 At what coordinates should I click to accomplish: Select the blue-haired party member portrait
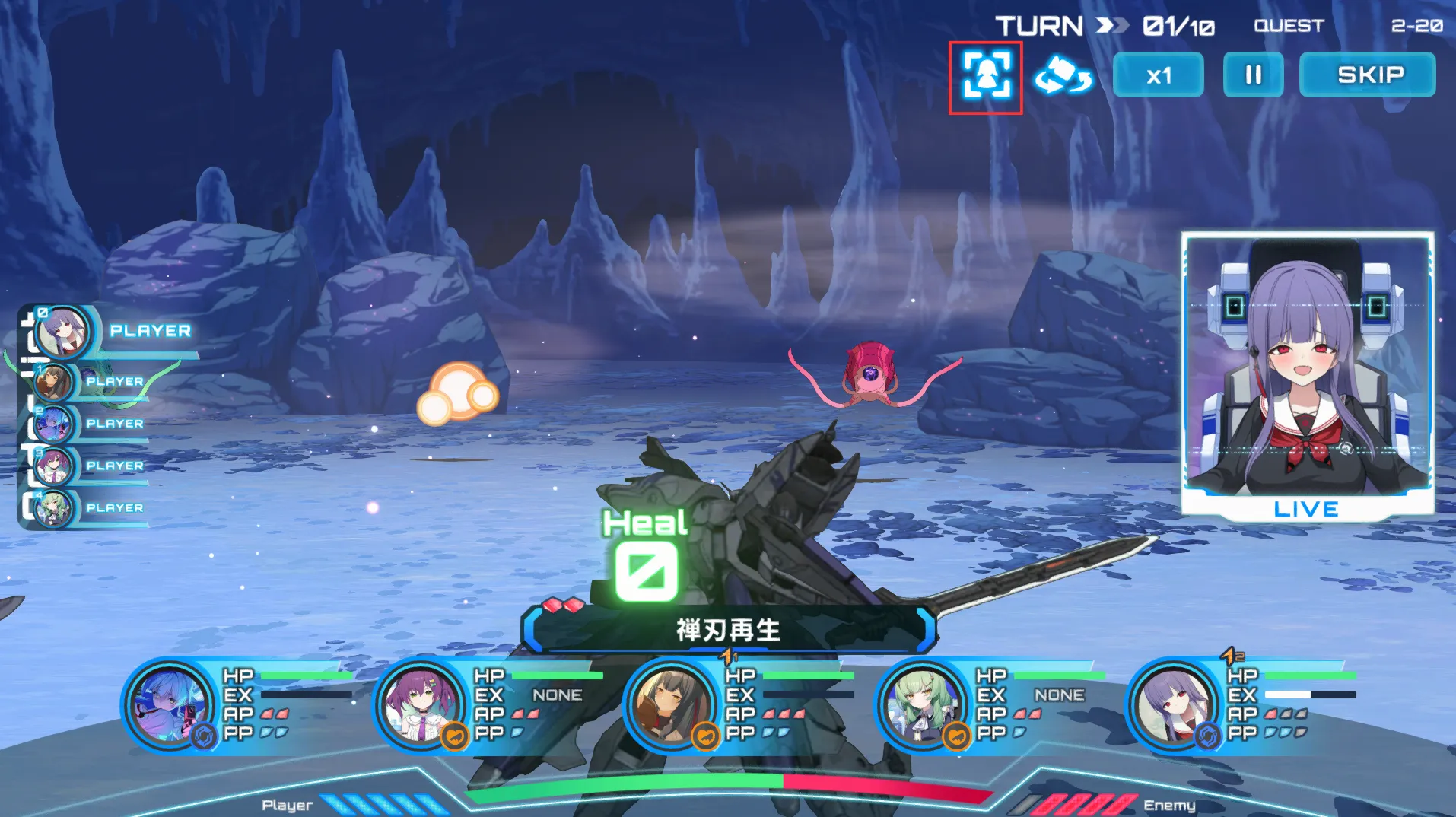tap(169, 704)
